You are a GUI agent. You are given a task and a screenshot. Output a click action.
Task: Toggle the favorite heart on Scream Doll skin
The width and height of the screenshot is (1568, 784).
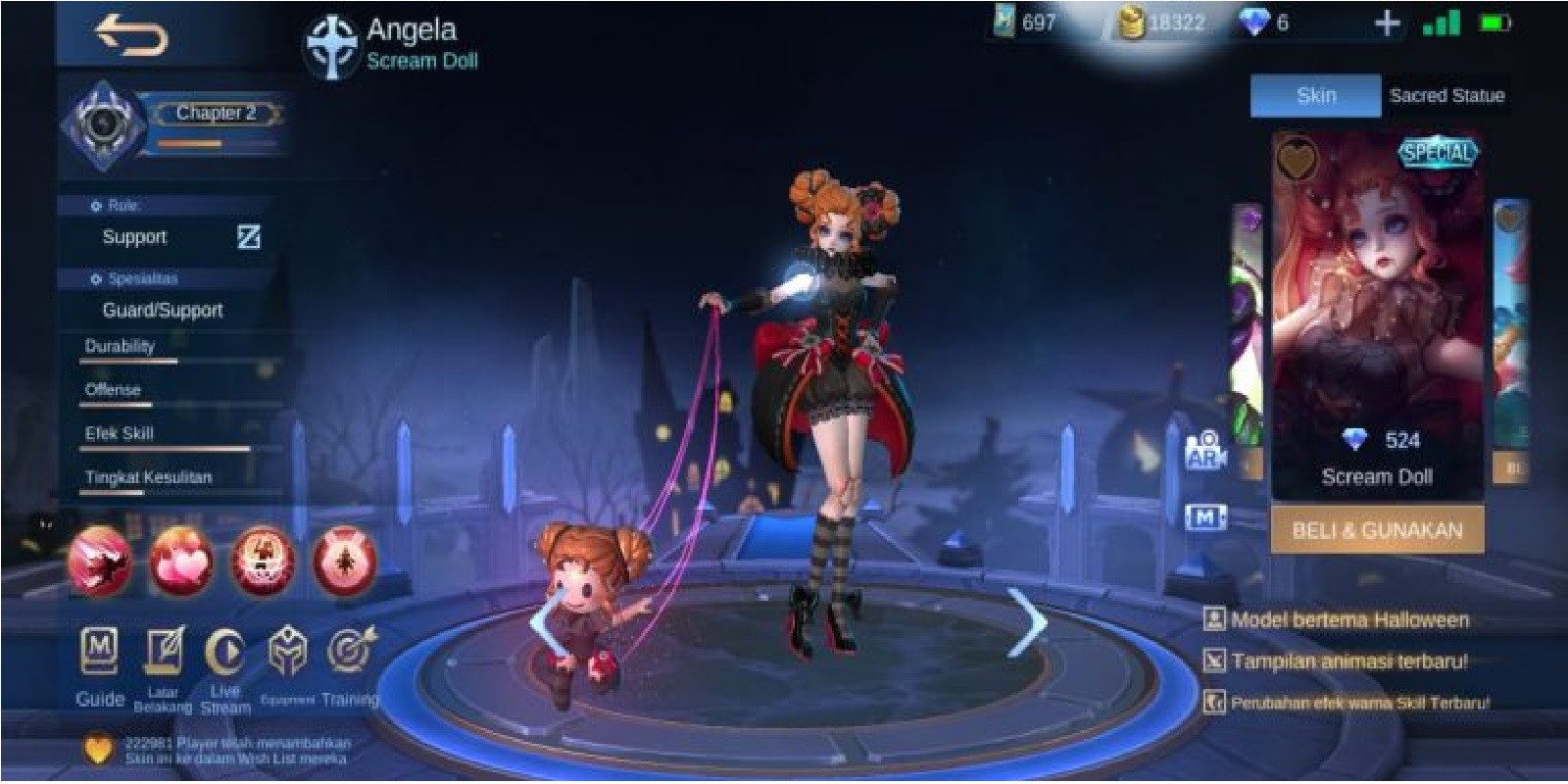coord(1298,158)
